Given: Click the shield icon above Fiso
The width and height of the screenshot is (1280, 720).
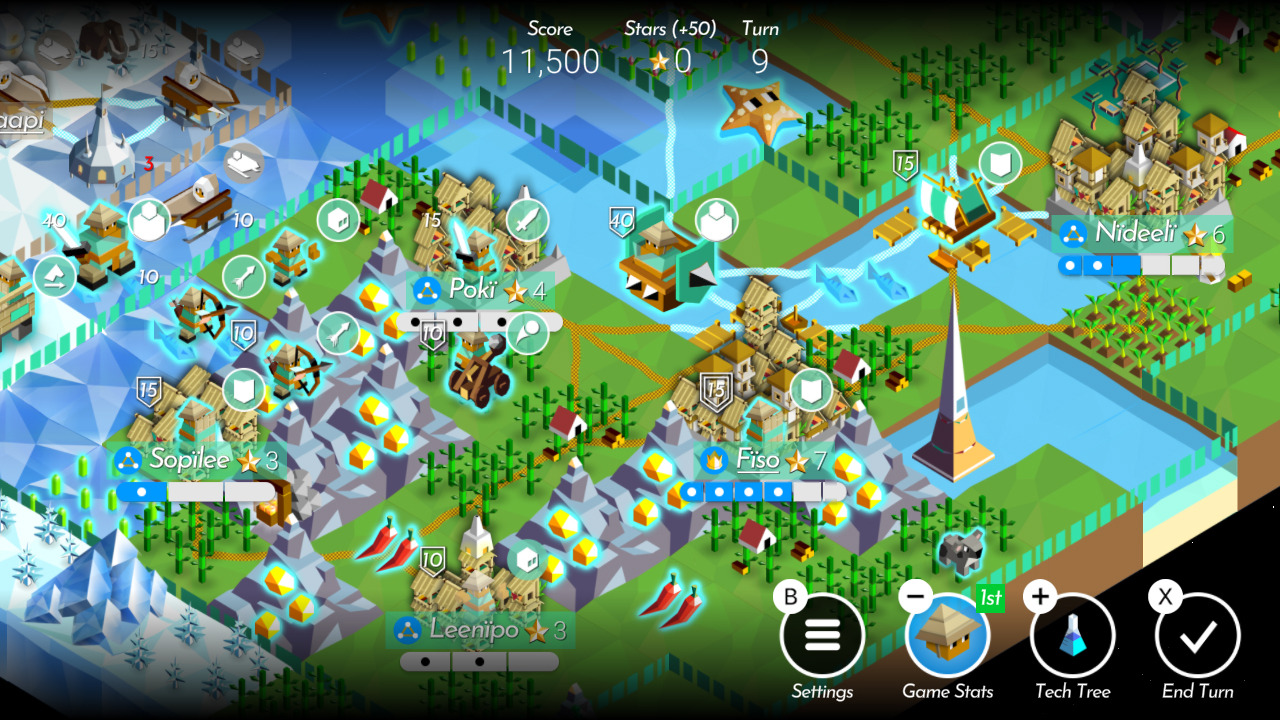Looking at the screenshot, I should [x=810, y=390].
